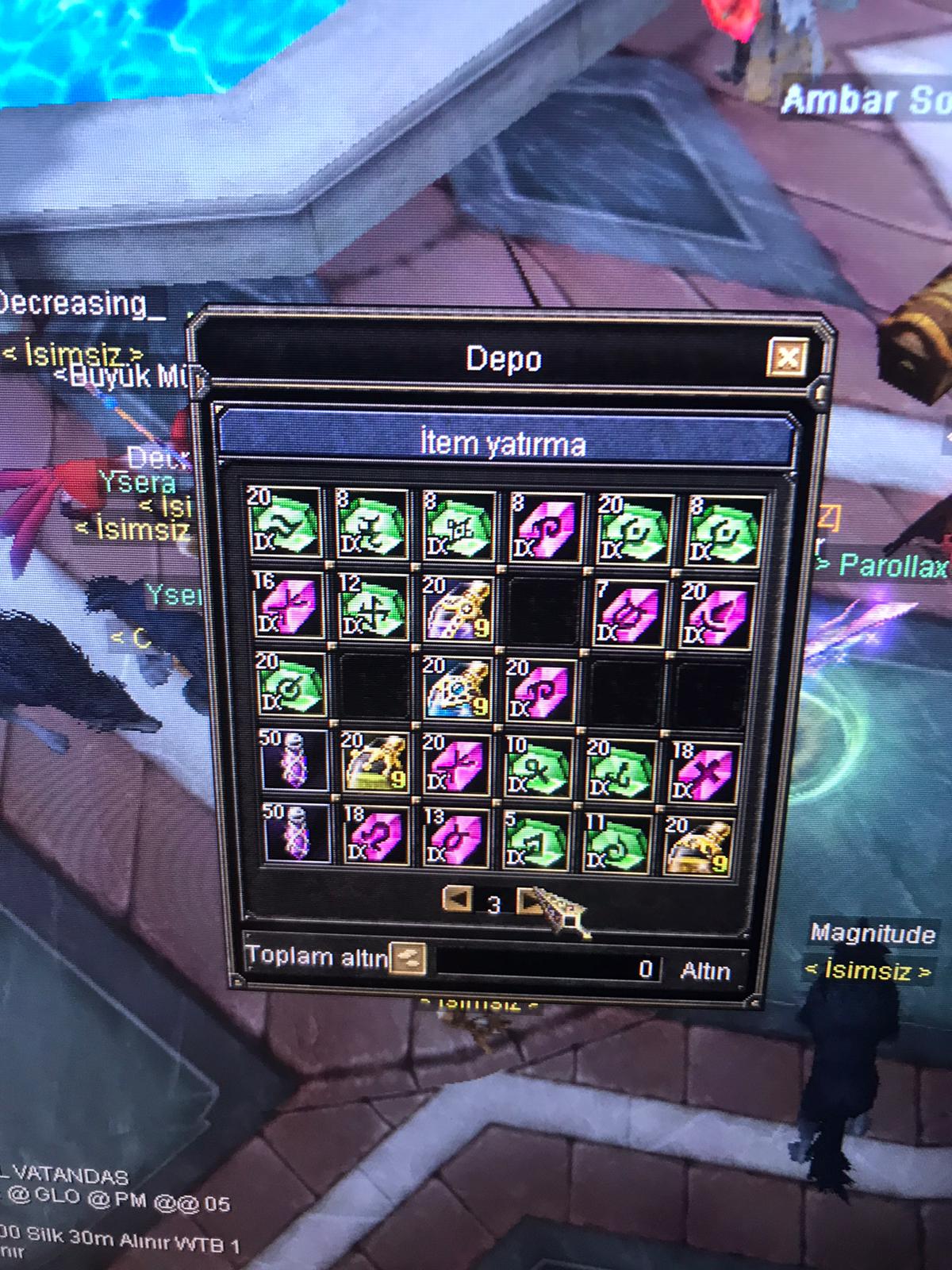The image size is (952, 1270).
Task: Select the pink tablet stack of 16
Action: 286,606
